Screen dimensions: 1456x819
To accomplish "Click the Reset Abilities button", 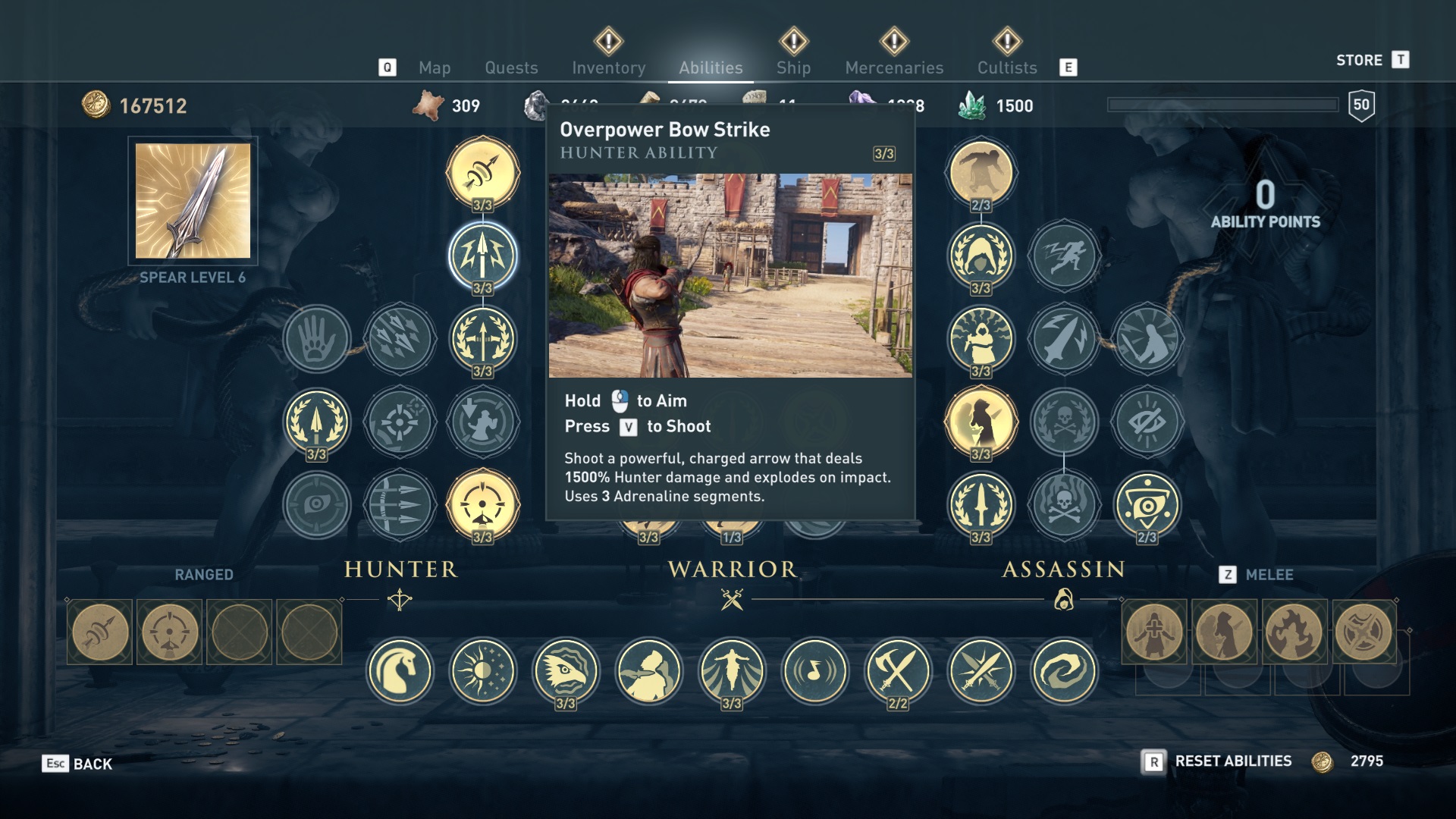I will coord(1232,761).
